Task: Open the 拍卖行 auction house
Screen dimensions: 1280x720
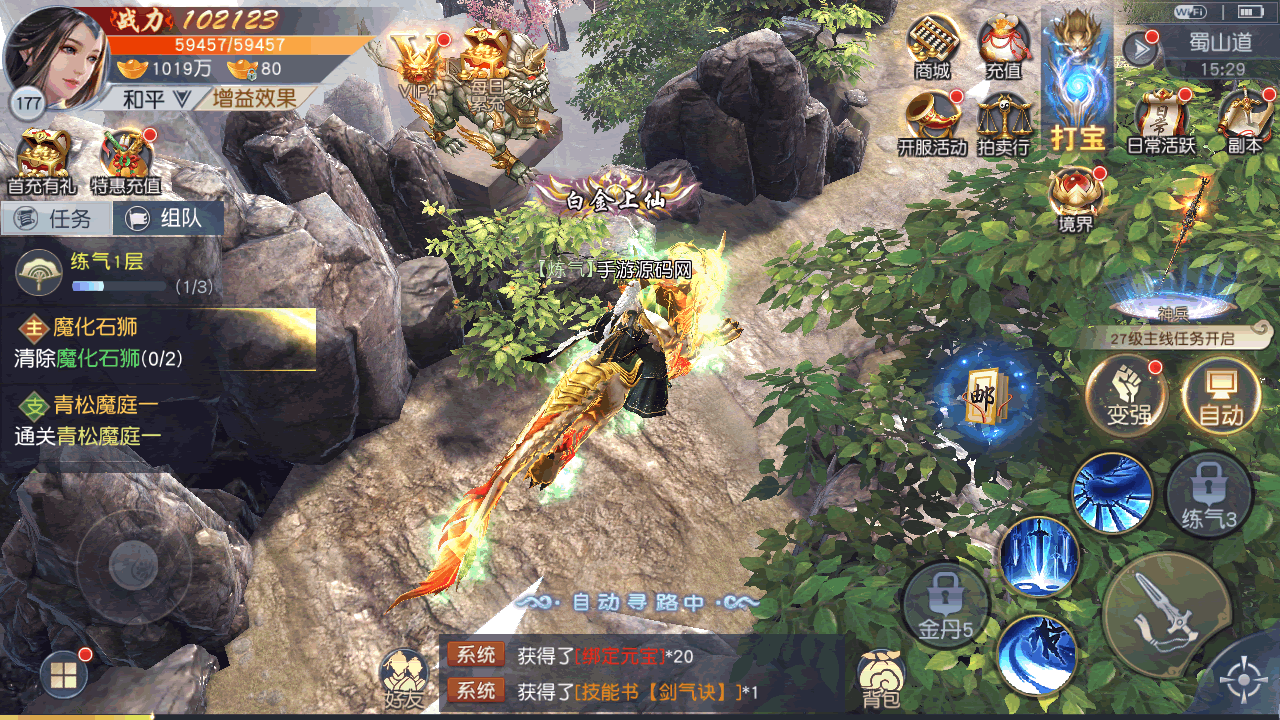Action: (1003, 122)
